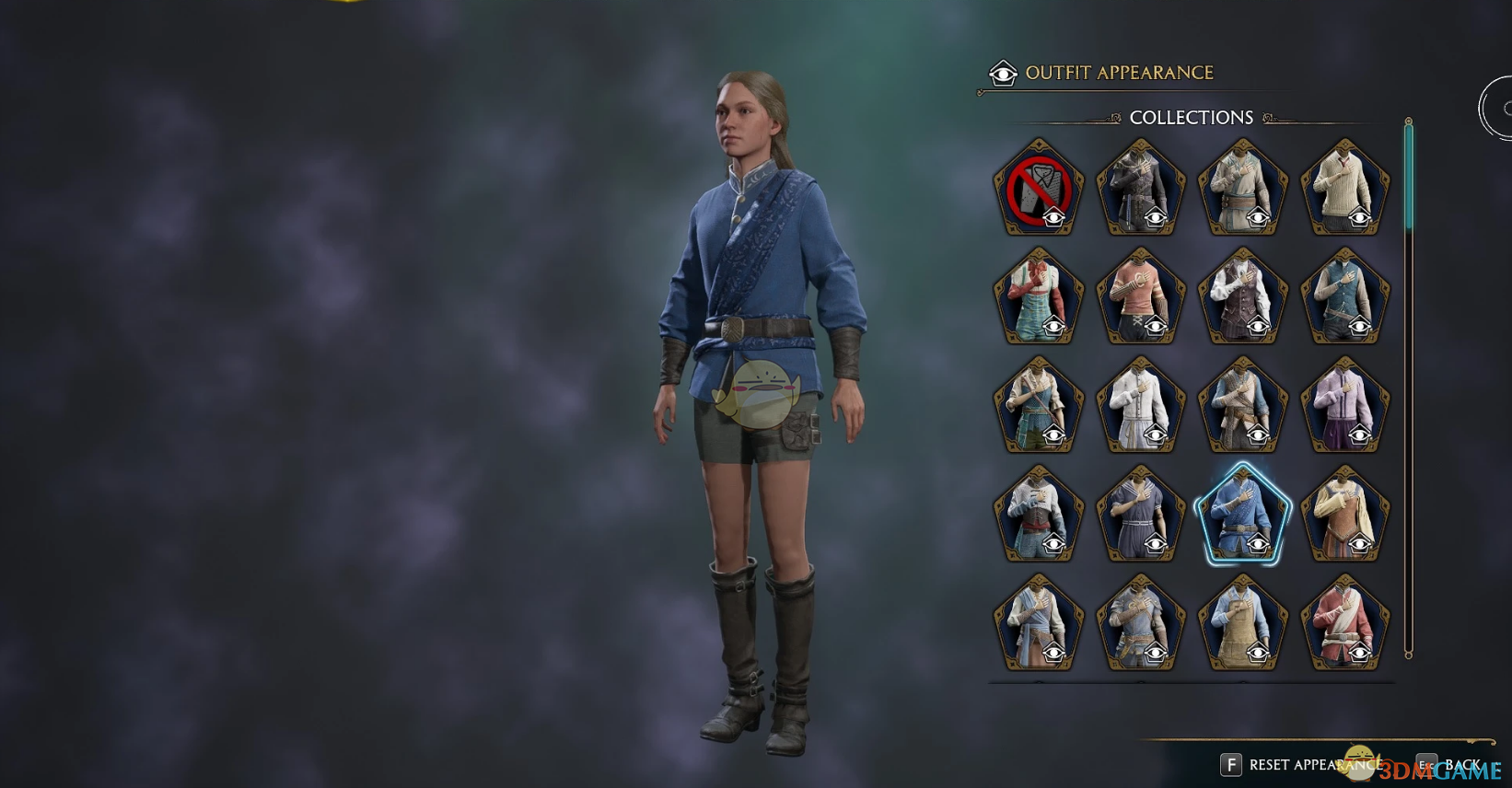1512x788 pixels.
Task: Toggle the eye icon on the selected blue outfit
Action: coord(1255,544)
